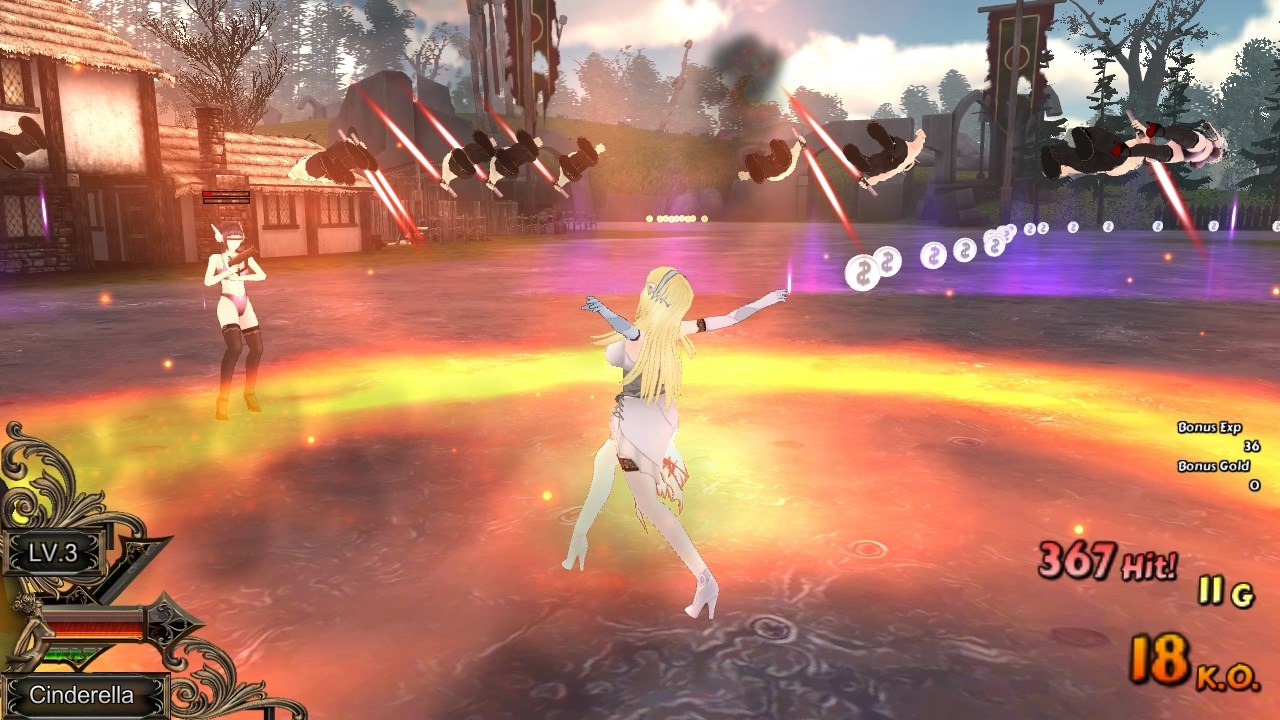Click the green experience gauge segment
The width and height of the screenshot is (1280, 720).
coord(68,653)
